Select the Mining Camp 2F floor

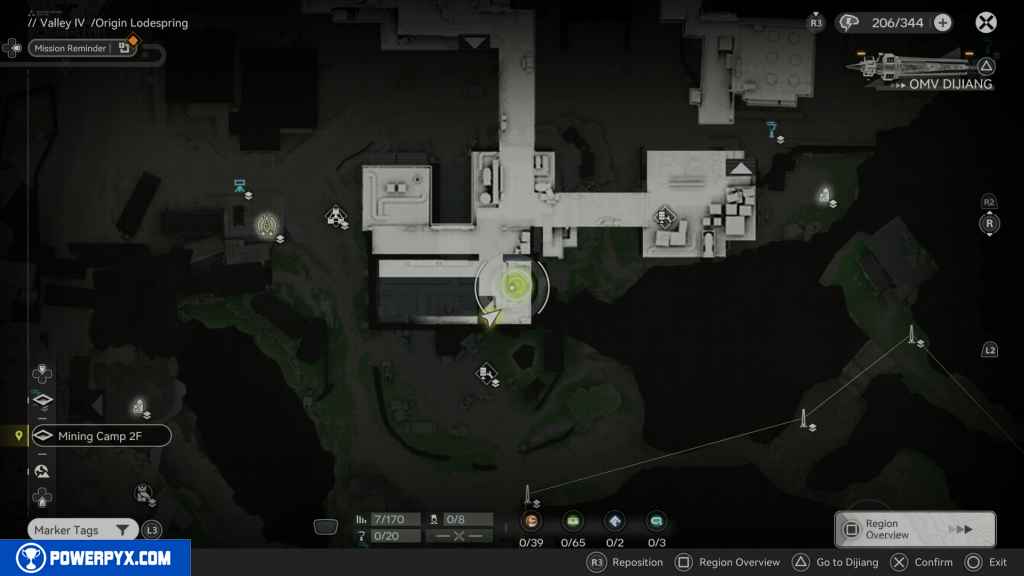(100, 436)
